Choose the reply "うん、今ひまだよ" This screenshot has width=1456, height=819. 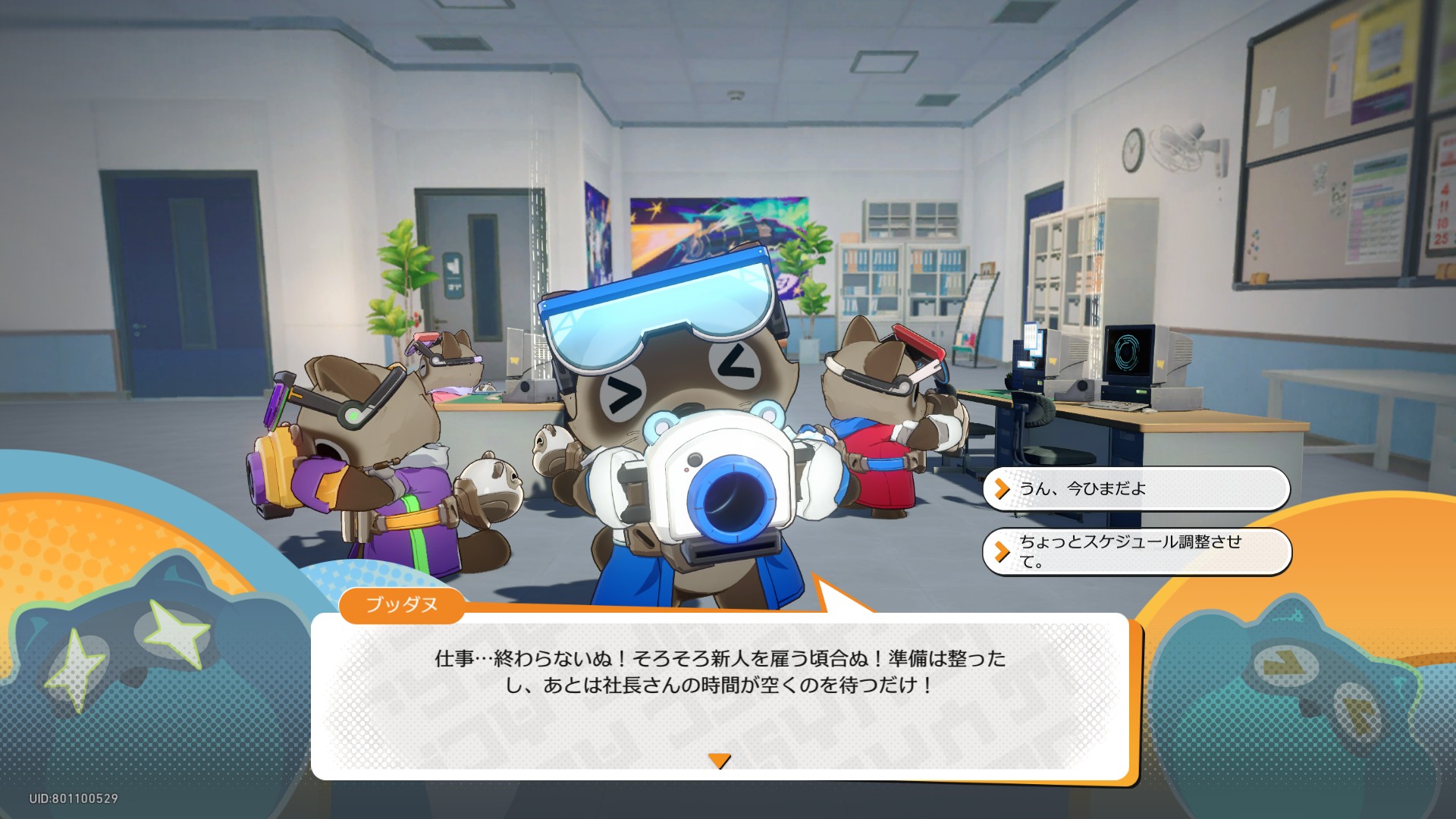1135,489
